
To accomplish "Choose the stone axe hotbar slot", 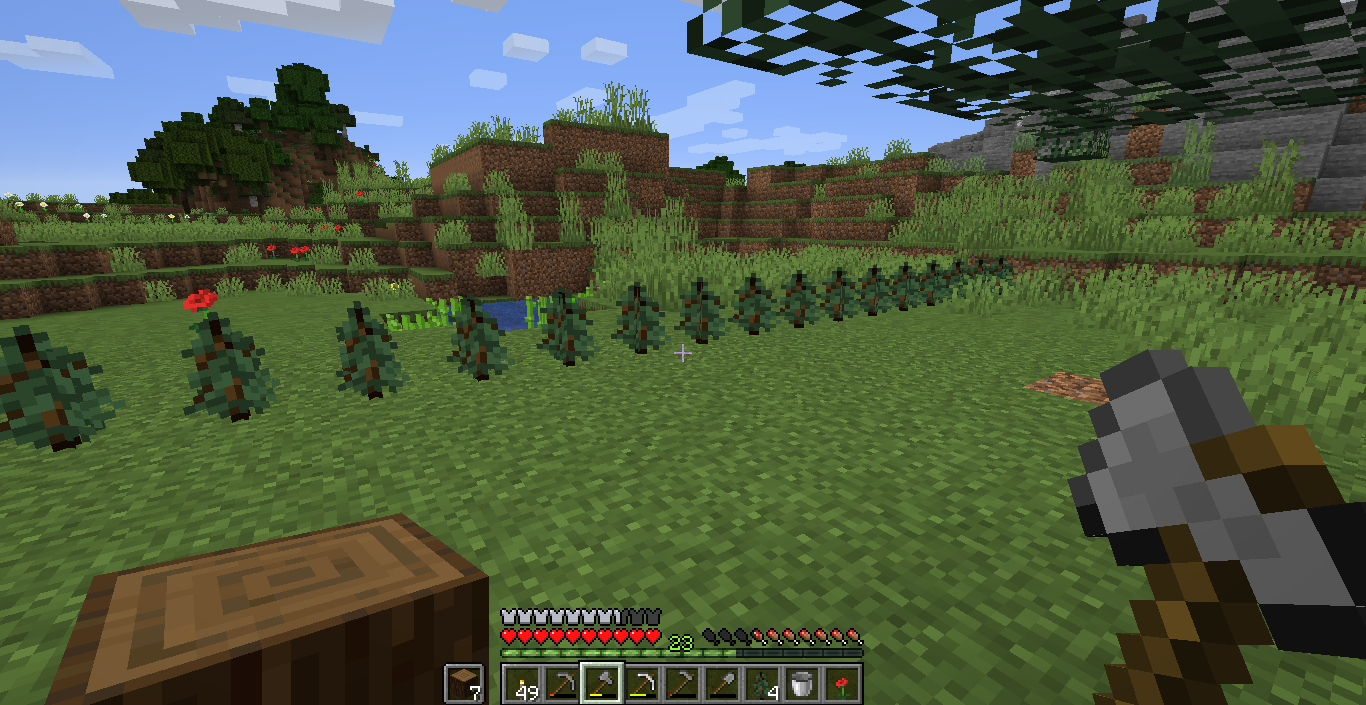I will click(602, 684).
